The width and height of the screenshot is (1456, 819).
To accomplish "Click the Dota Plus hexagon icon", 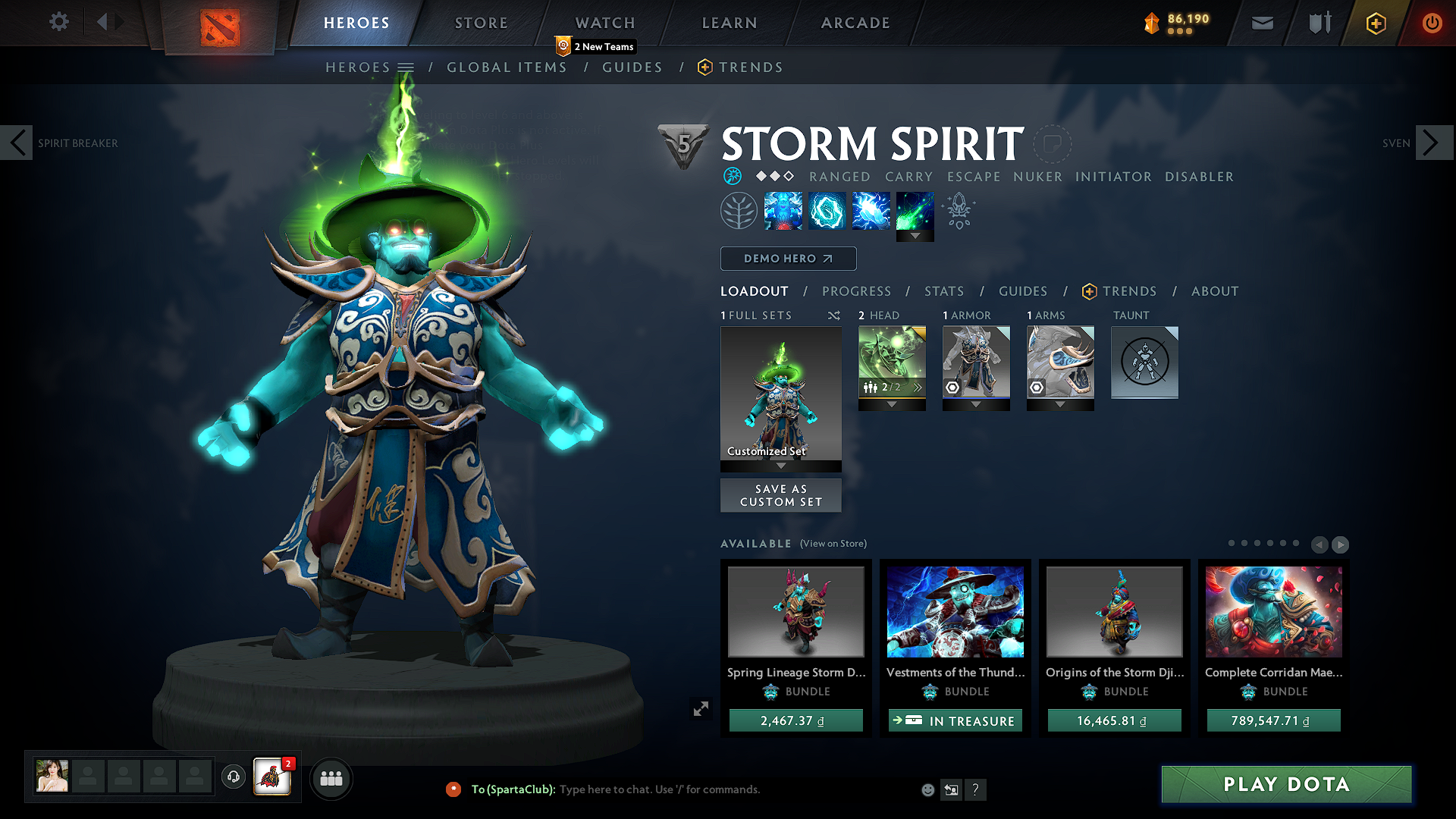I will 1376,23.
